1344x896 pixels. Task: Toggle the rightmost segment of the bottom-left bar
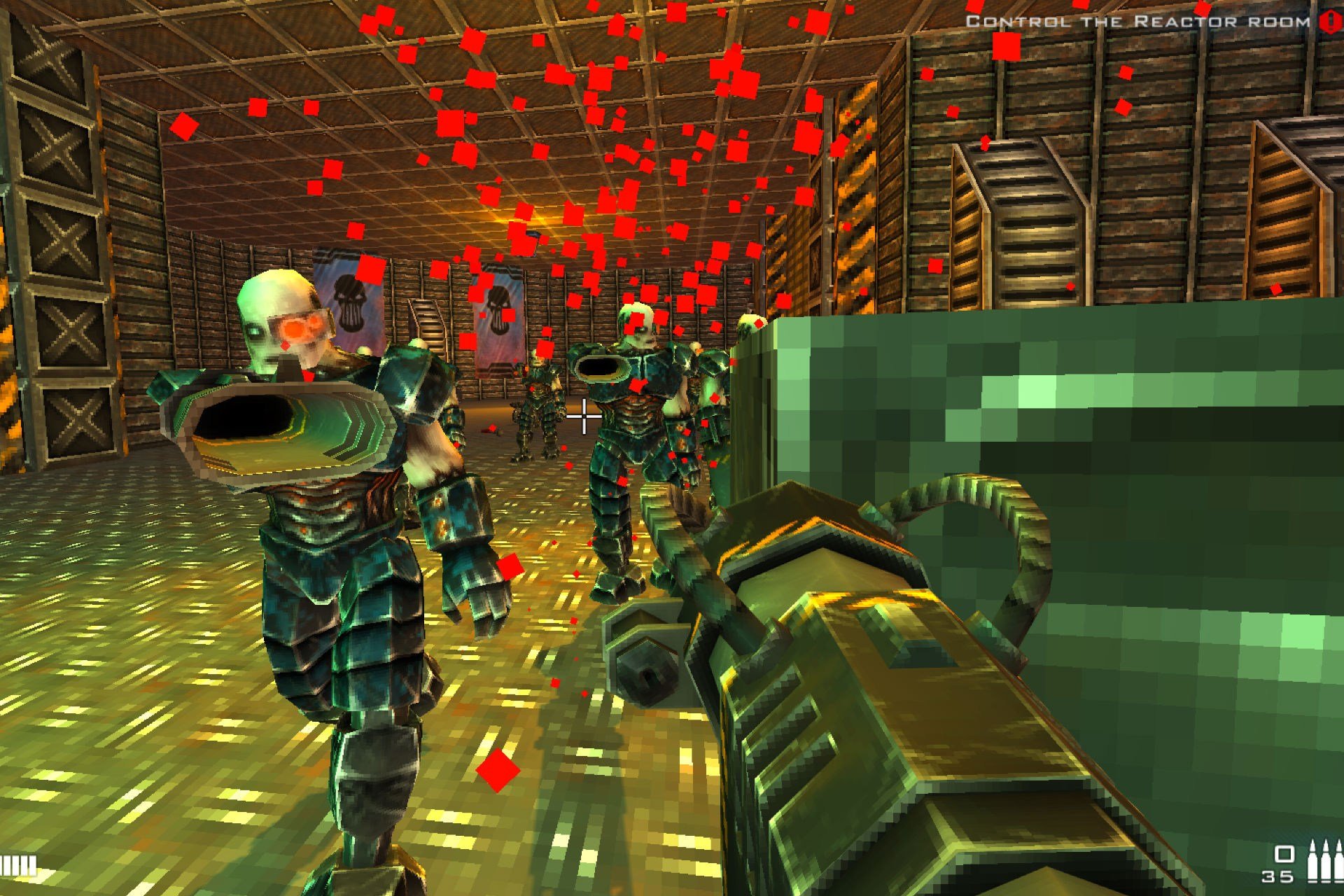[x=32, y=864]
